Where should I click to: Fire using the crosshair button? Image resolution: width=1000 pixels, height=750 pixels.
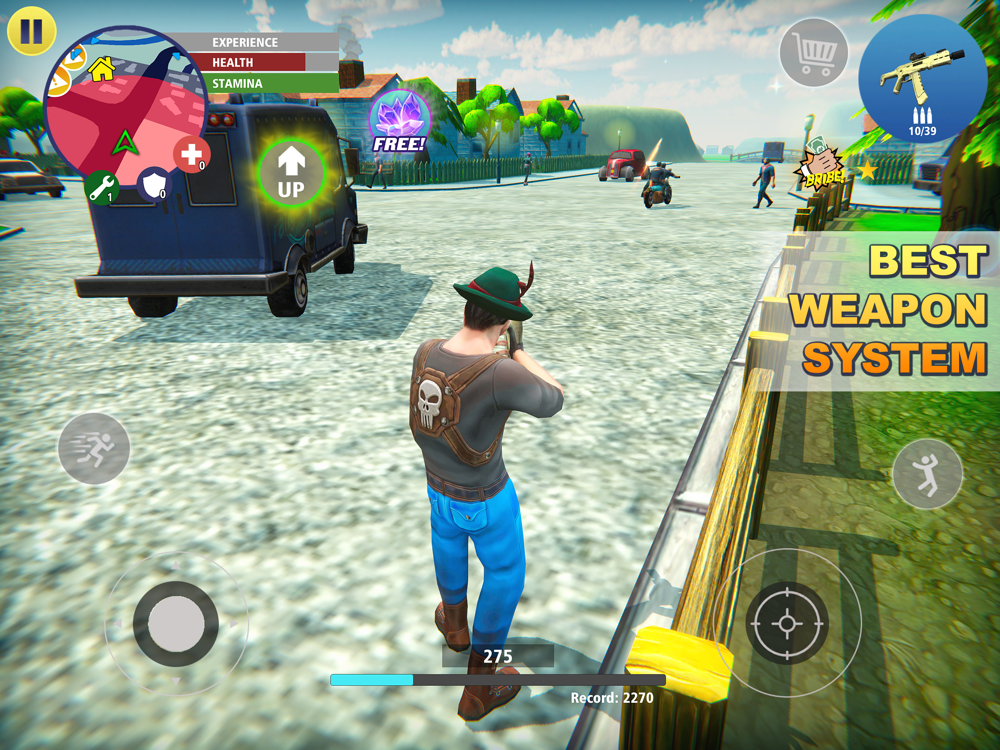click(787, 624)
